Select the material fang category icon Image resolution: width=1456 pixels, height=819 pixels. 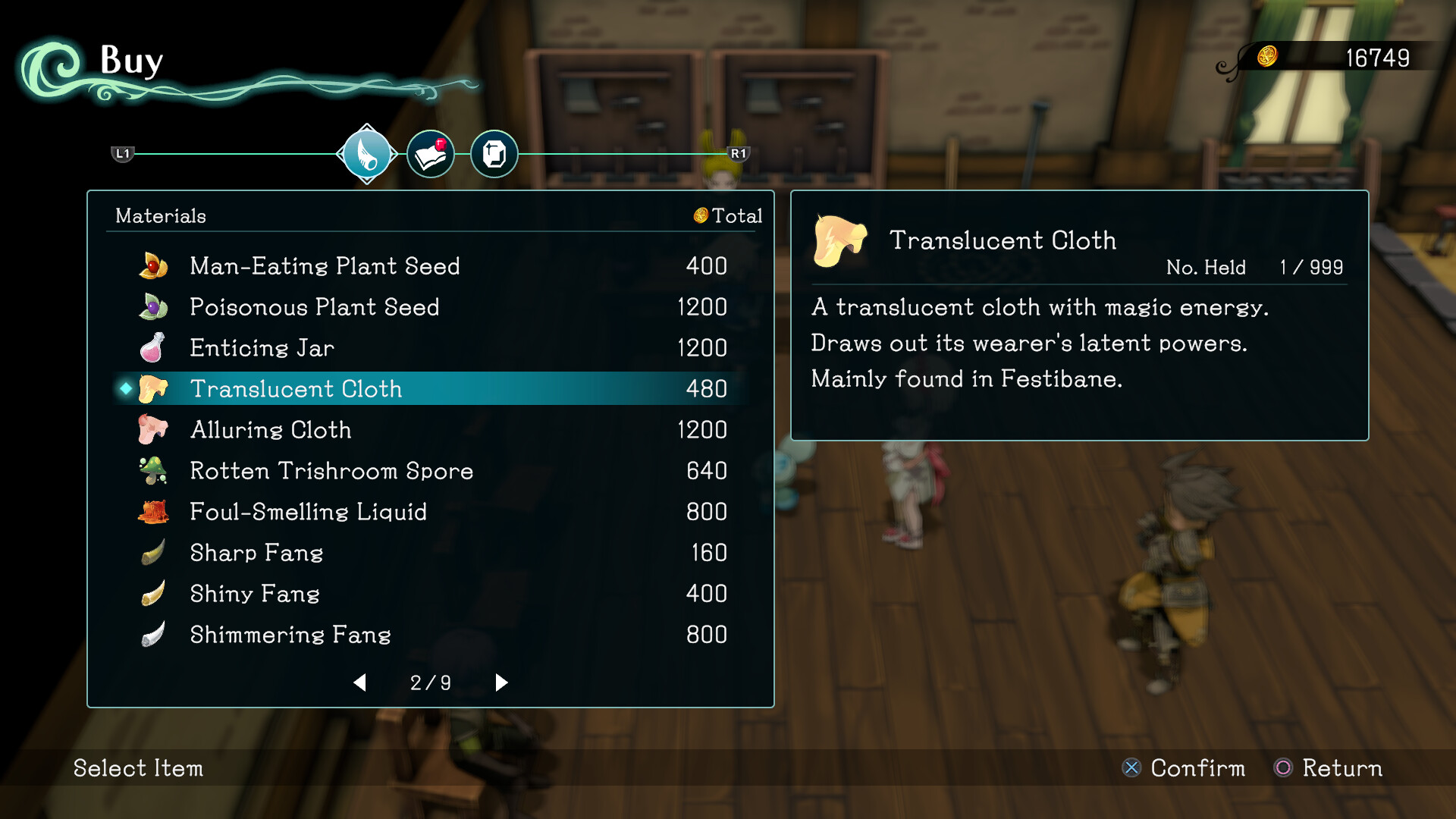tap(367, 154)
